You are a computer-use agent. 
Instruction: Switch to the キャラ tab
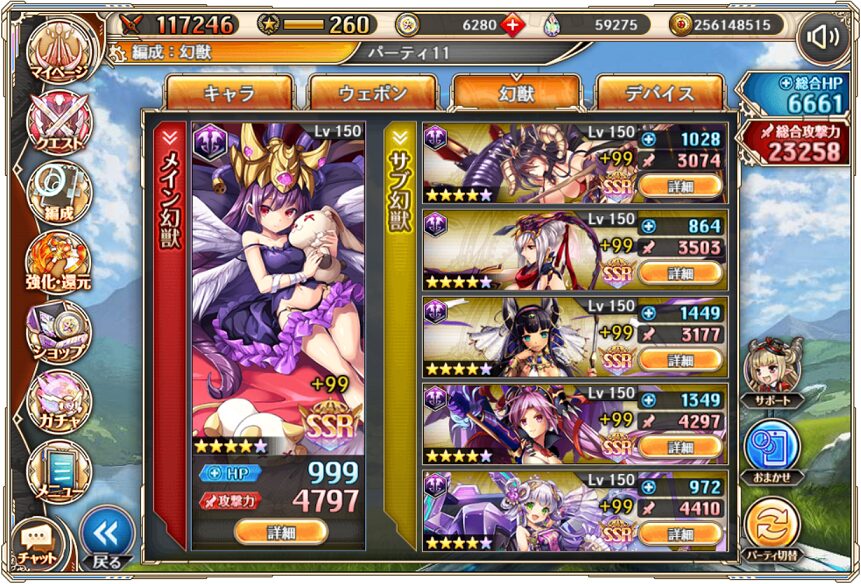point(229,93)
